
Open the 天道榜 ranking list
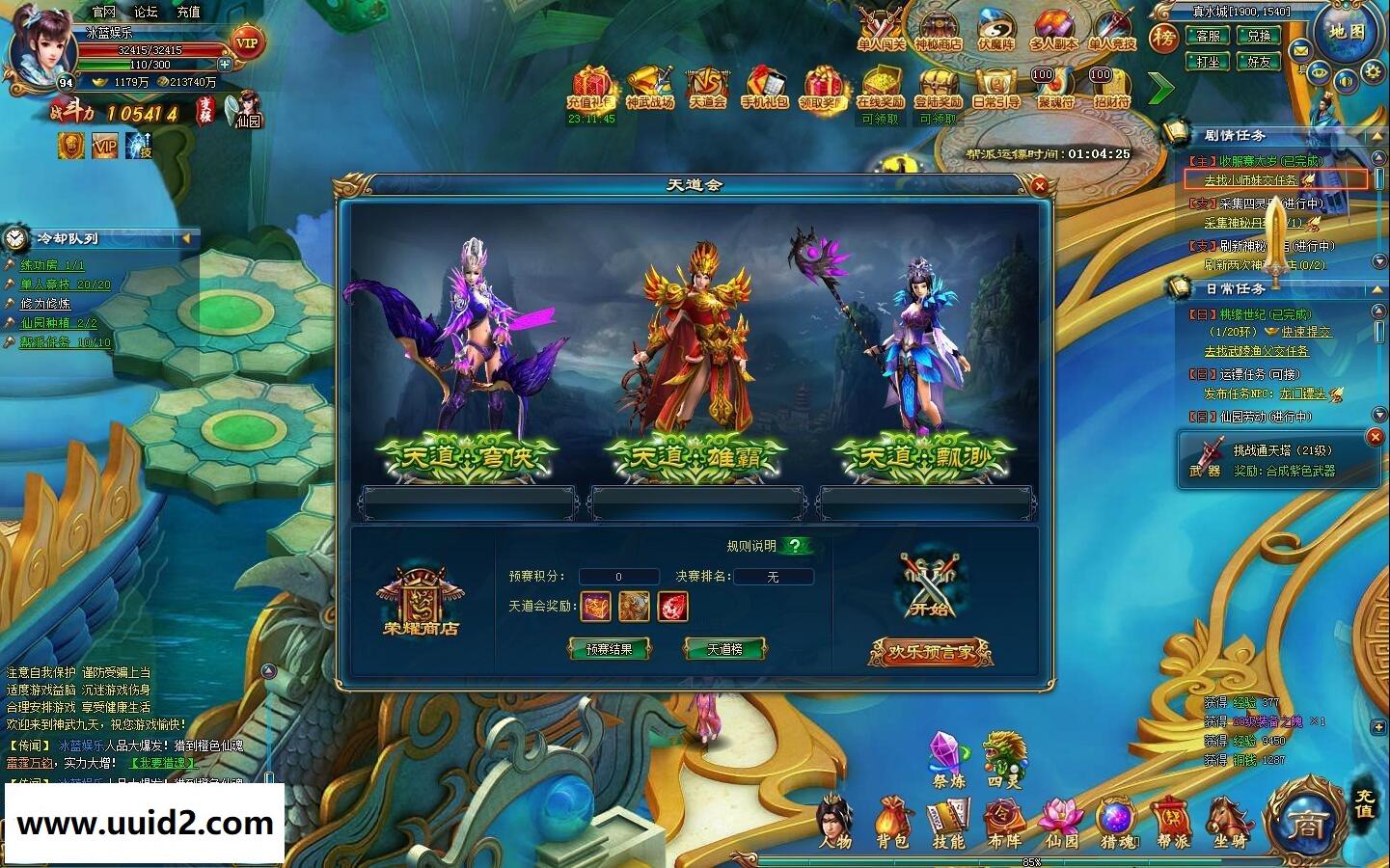[724, 650]
